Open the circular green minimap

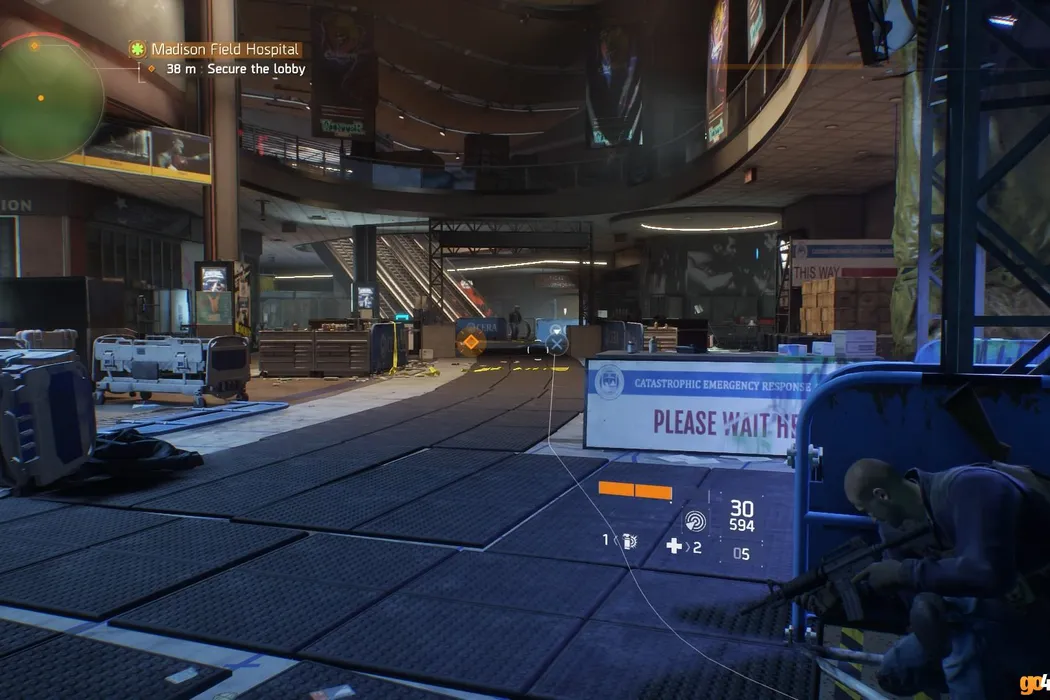tap(50, 97)
